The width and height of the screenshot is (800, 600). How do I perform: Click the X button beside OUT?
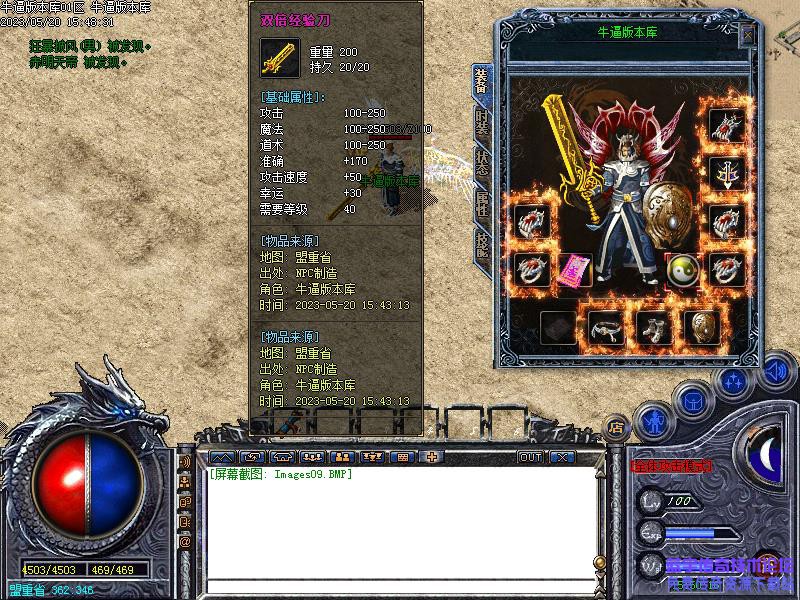pyautogui.click(x=562, y=457)
